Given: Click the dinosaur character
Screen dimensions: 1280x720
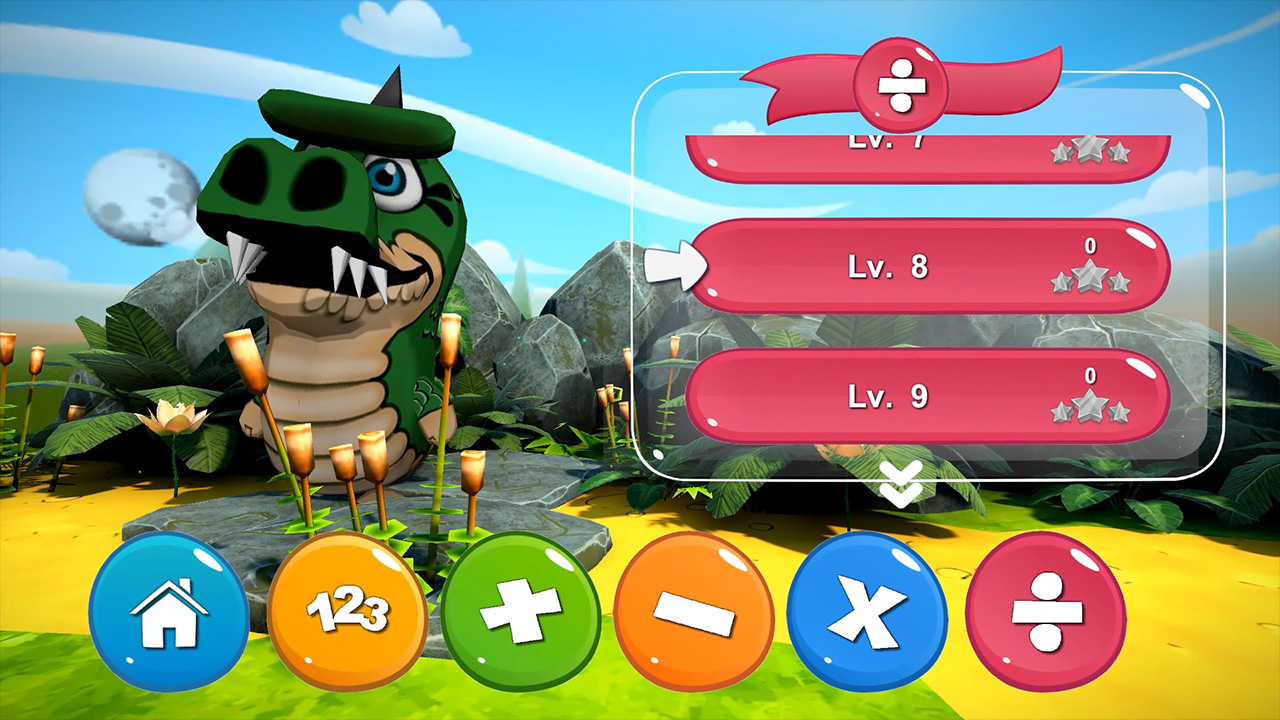Looking at the screenshot, I should tap(330, 280).
